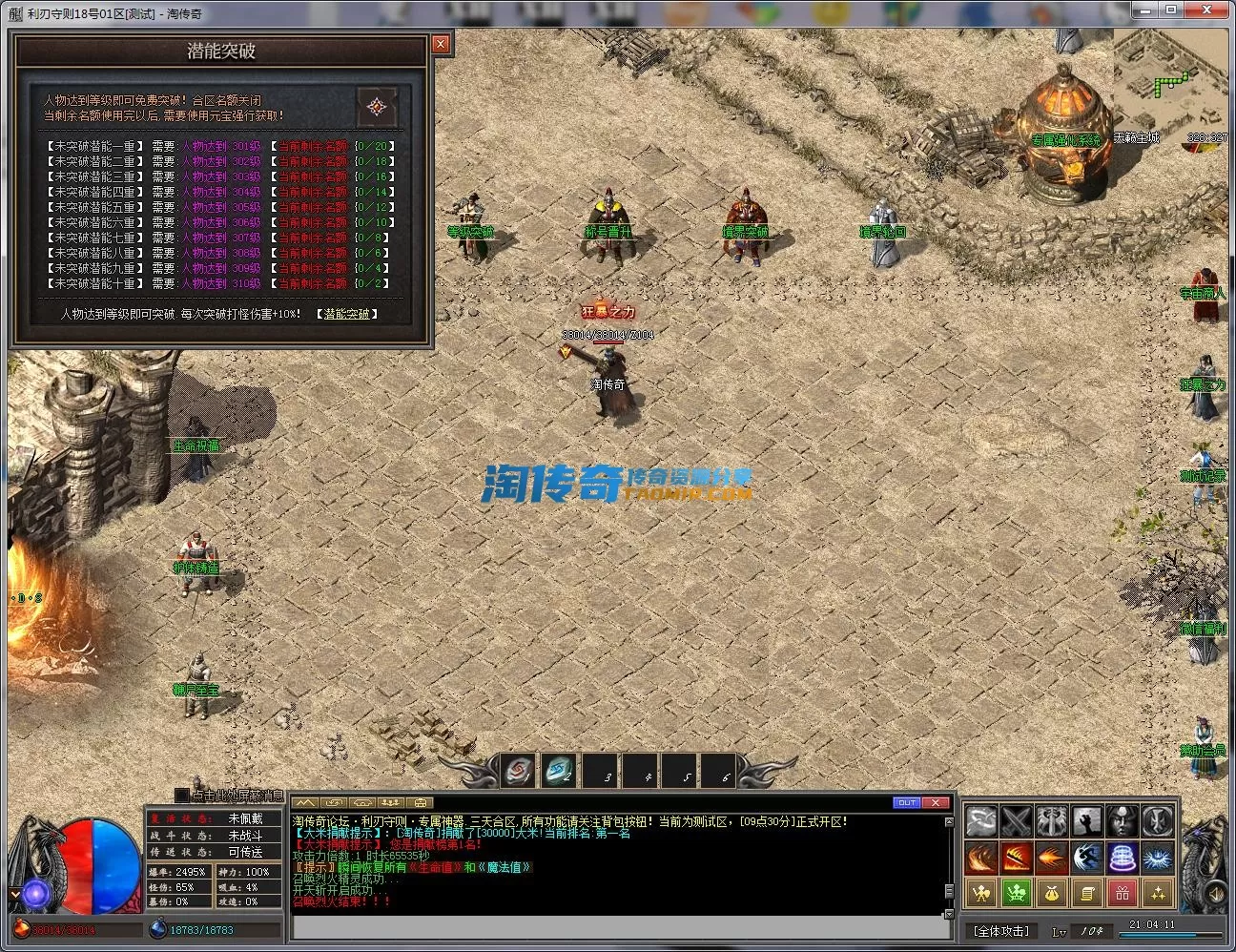1236x952 pixels.
Task: Activate the flaming sword skill on red background
Action: [x=1016, y=857]
